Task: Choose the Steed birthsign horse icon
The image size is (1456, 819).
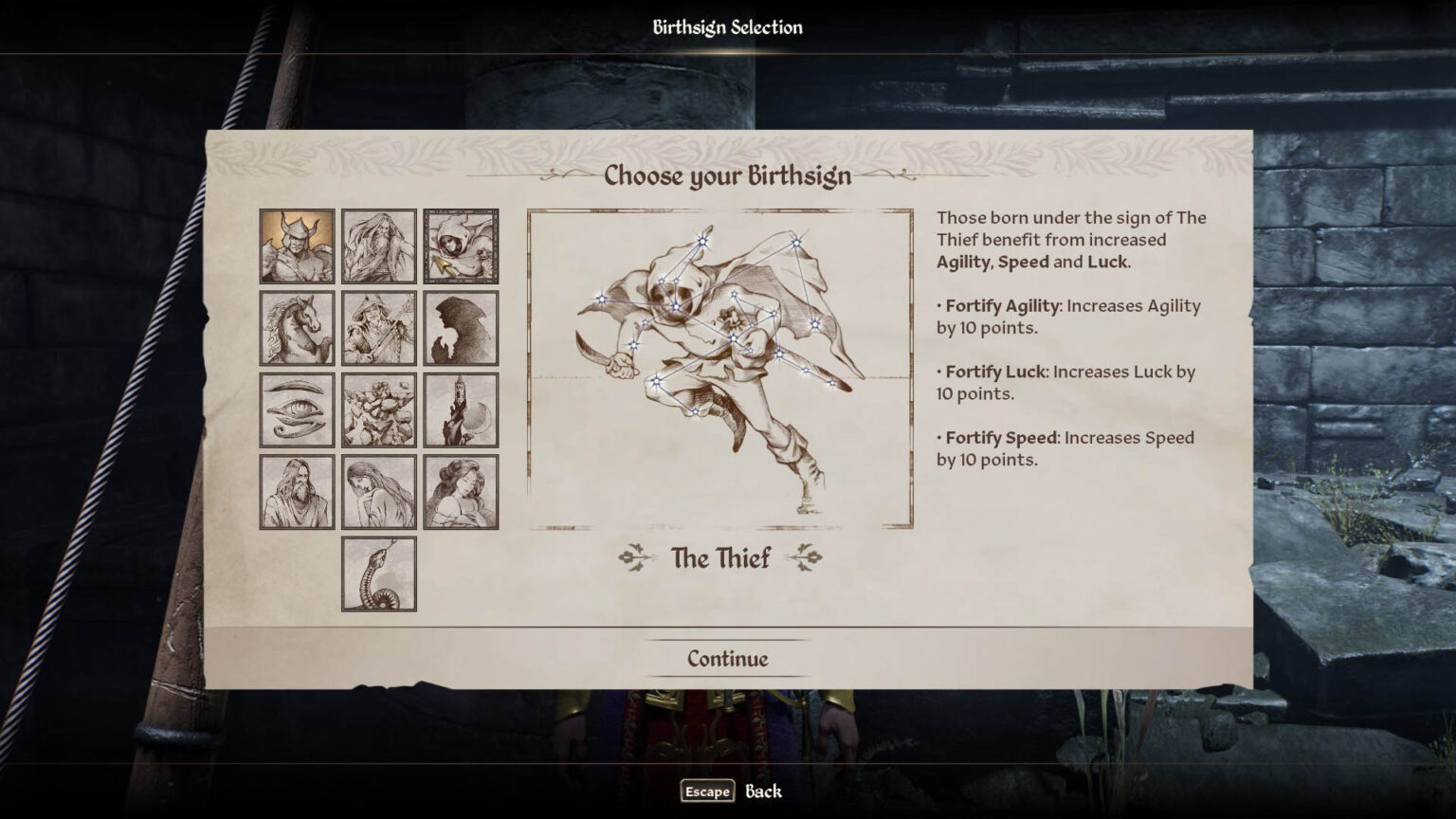Action: [296, 327]
